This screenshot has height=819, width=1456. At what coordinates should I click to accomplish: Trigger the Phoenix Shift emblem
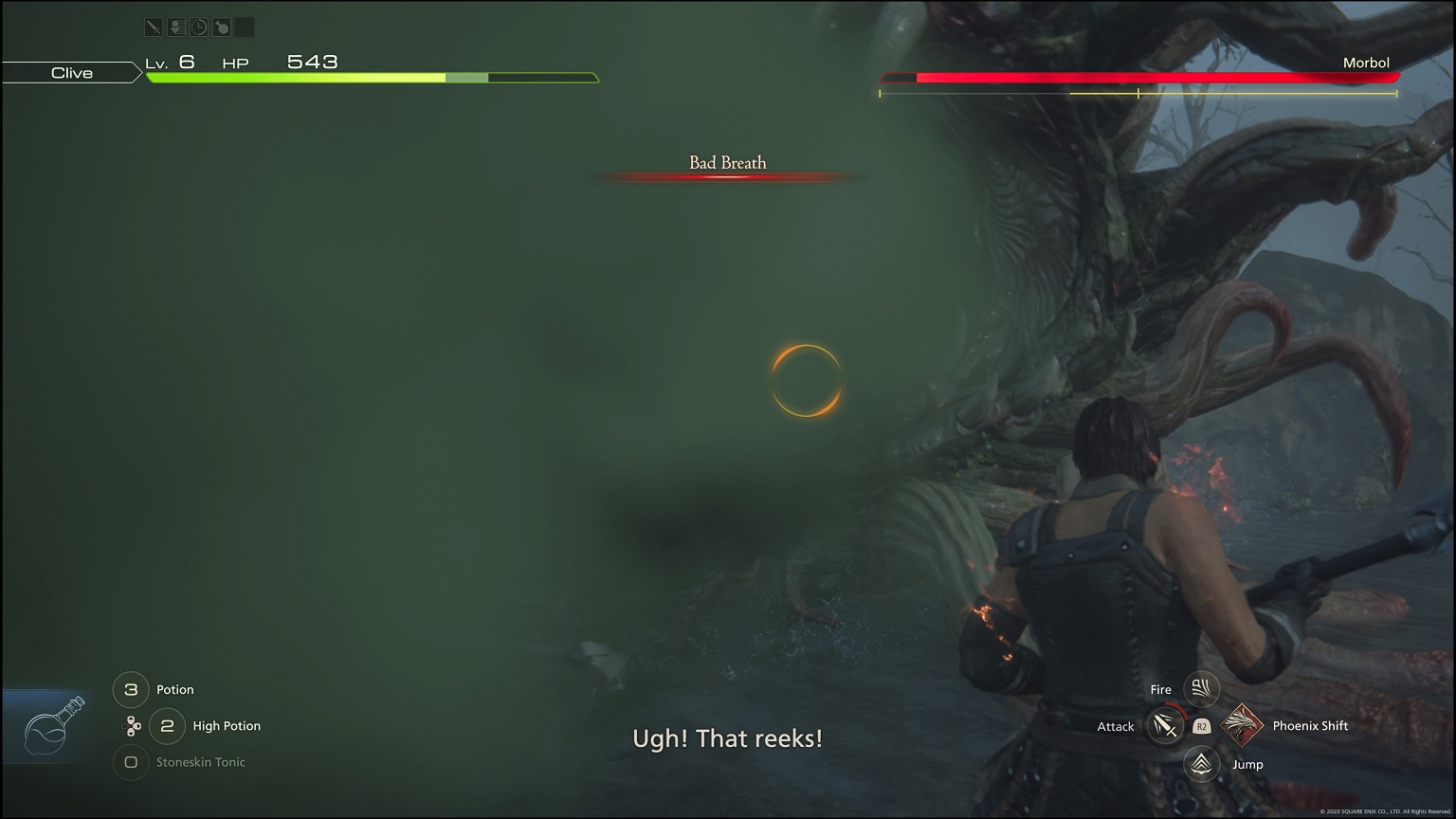click(x=1243, y=726)
